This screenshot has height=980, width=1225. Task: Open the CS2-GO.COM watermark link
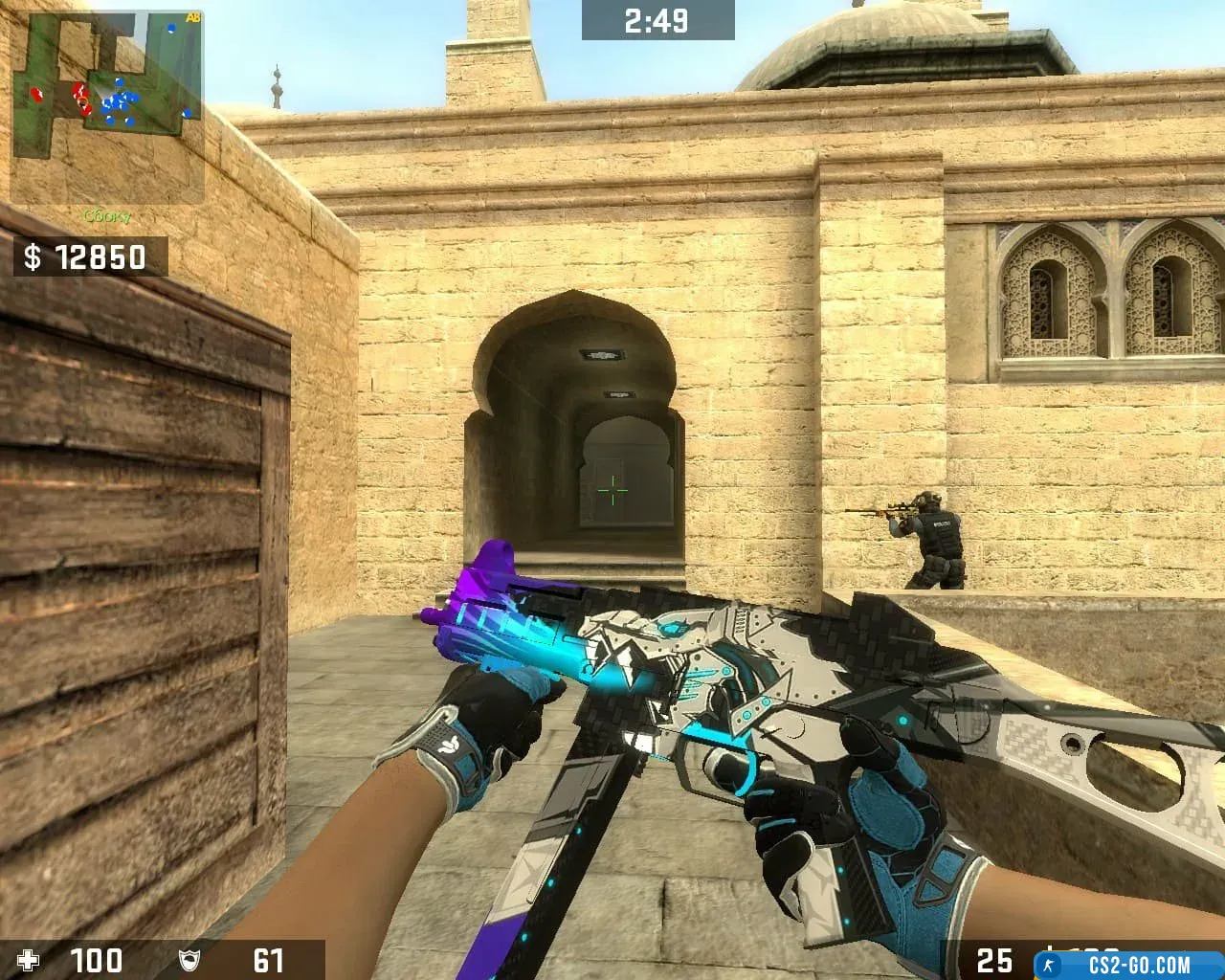click(x=1129, y=964)
